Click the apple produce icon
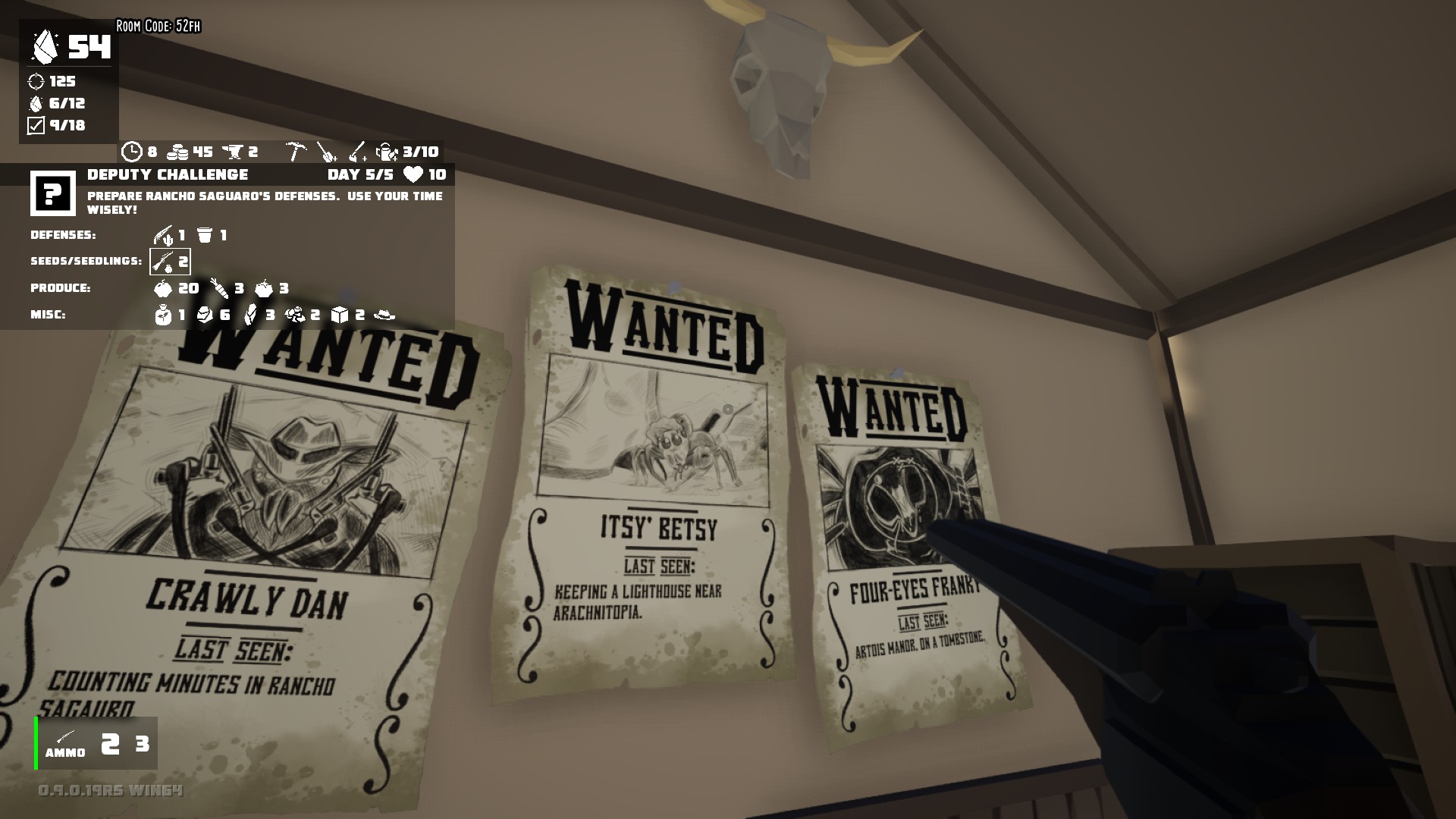Viewport: 1456px width, 819px height. [x=163, y=288]
